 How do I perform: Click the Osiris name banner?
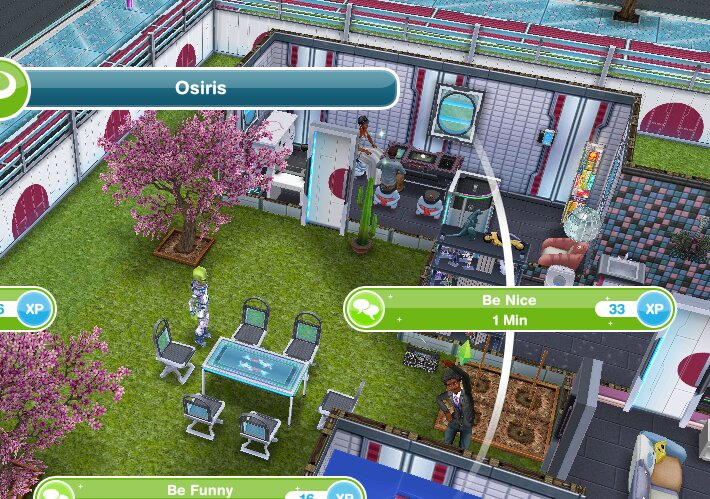click(x=212, y=88)
